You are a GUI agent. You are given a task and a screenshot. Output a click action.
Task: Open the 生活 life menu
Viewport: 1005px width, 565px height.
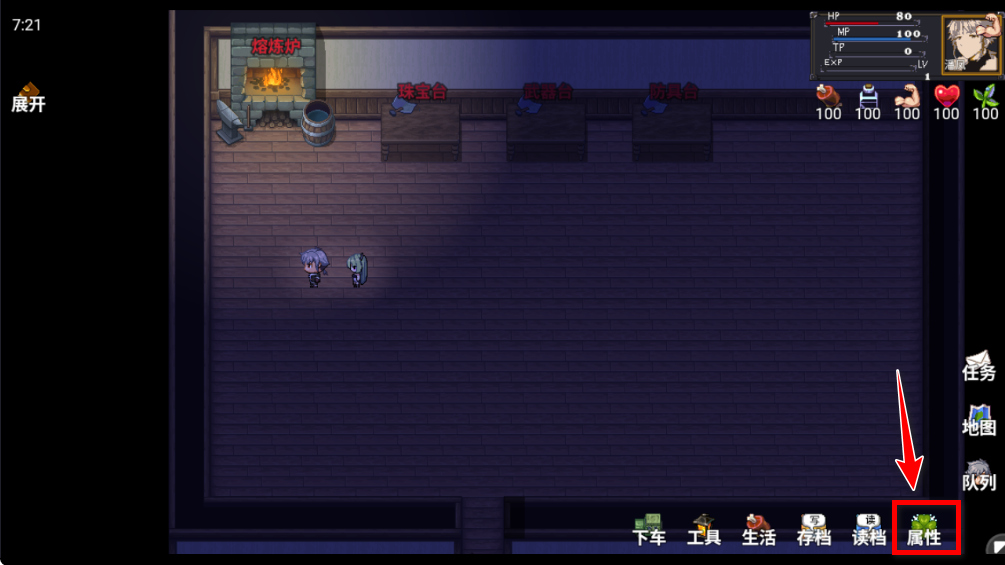[x=758, y=529]
